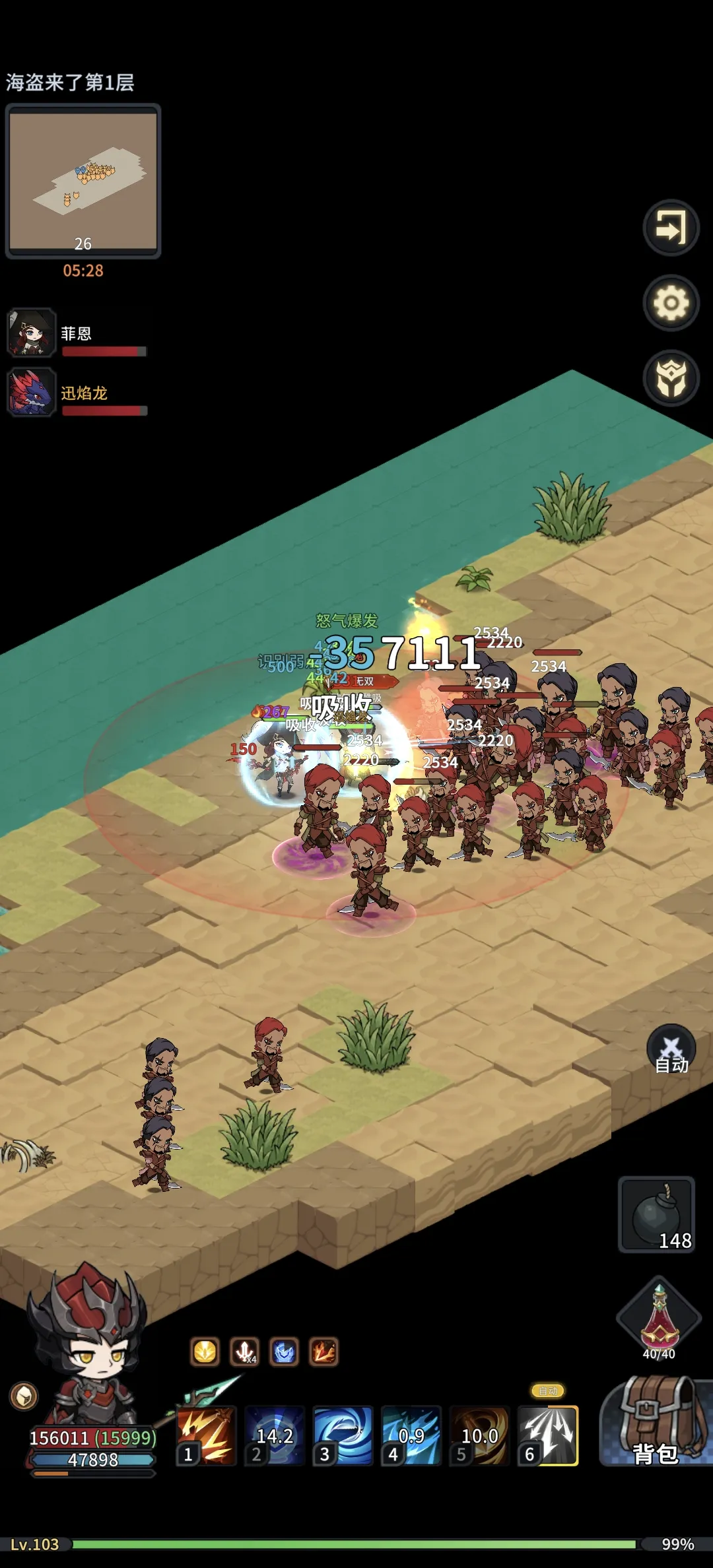Open the armor-shaped emblem button below settings
The width and height of the screenshot is (713, 1568).
671,378
